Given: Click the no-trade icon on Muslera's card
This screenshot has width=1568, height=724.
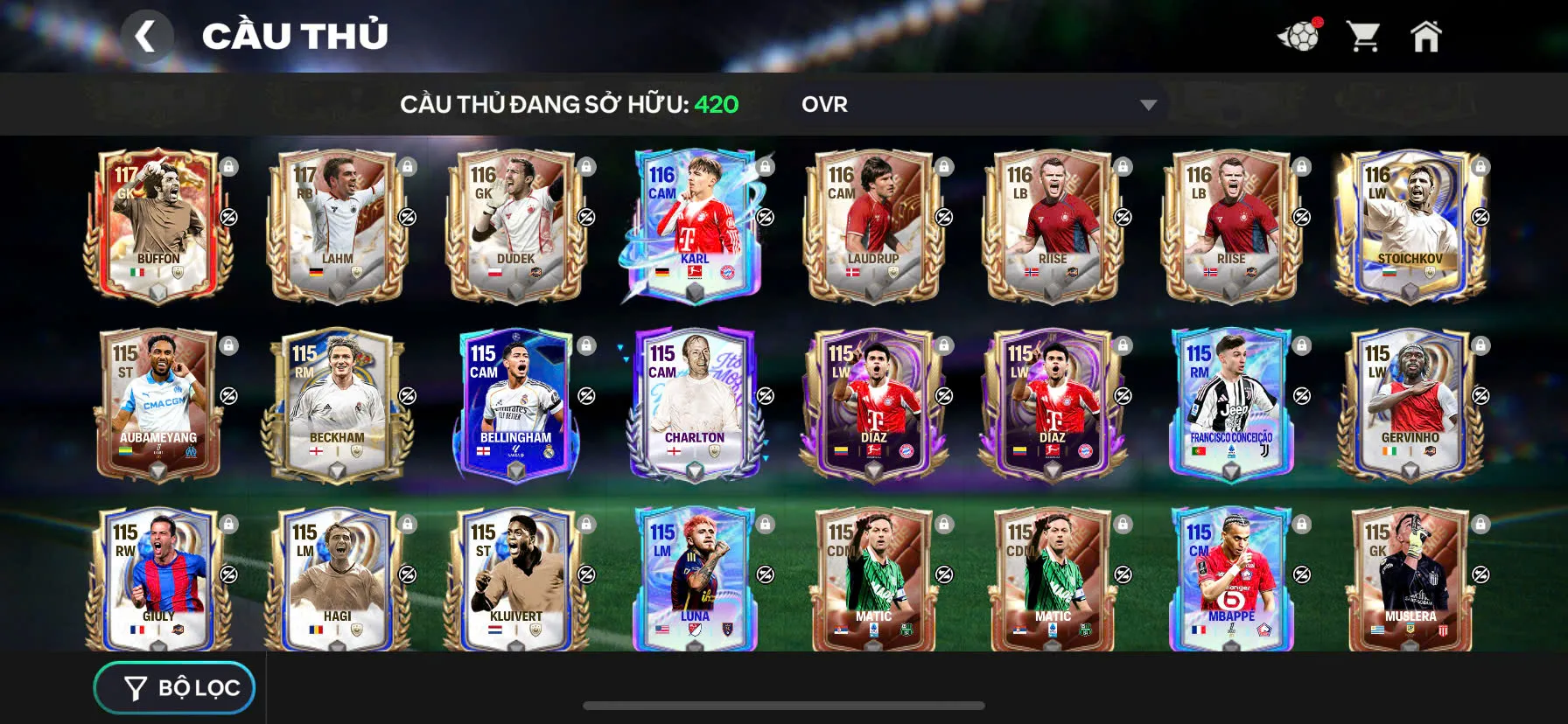Looking at the screenshot, I should [x=1479, y=573].
